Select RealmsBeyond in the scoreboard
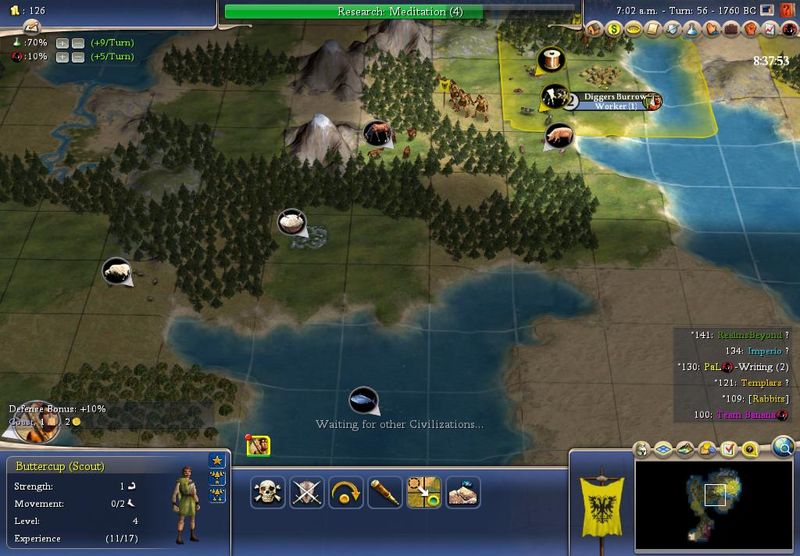Viewport: 800px width, 556px height. click(x=743, y=335)
